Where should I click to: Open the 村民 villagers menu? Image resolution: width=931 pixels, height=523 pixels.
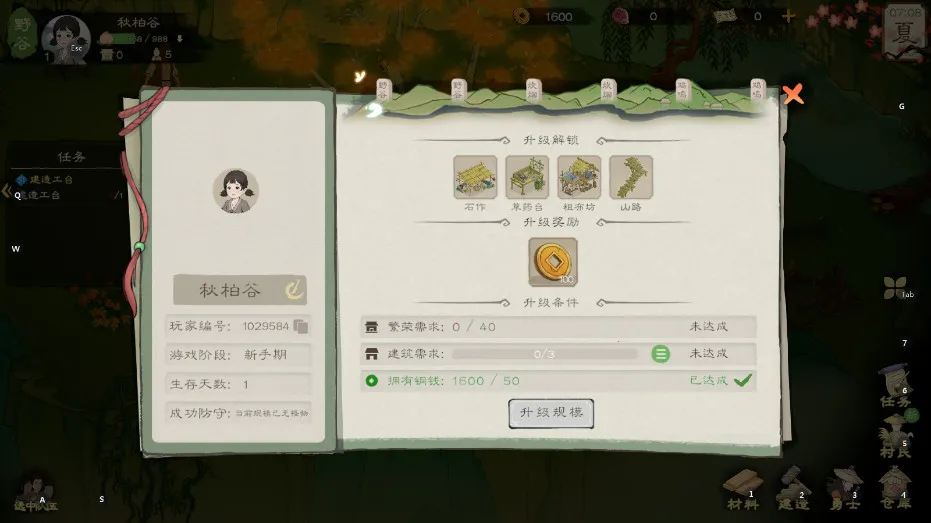(x=895, y=438)
